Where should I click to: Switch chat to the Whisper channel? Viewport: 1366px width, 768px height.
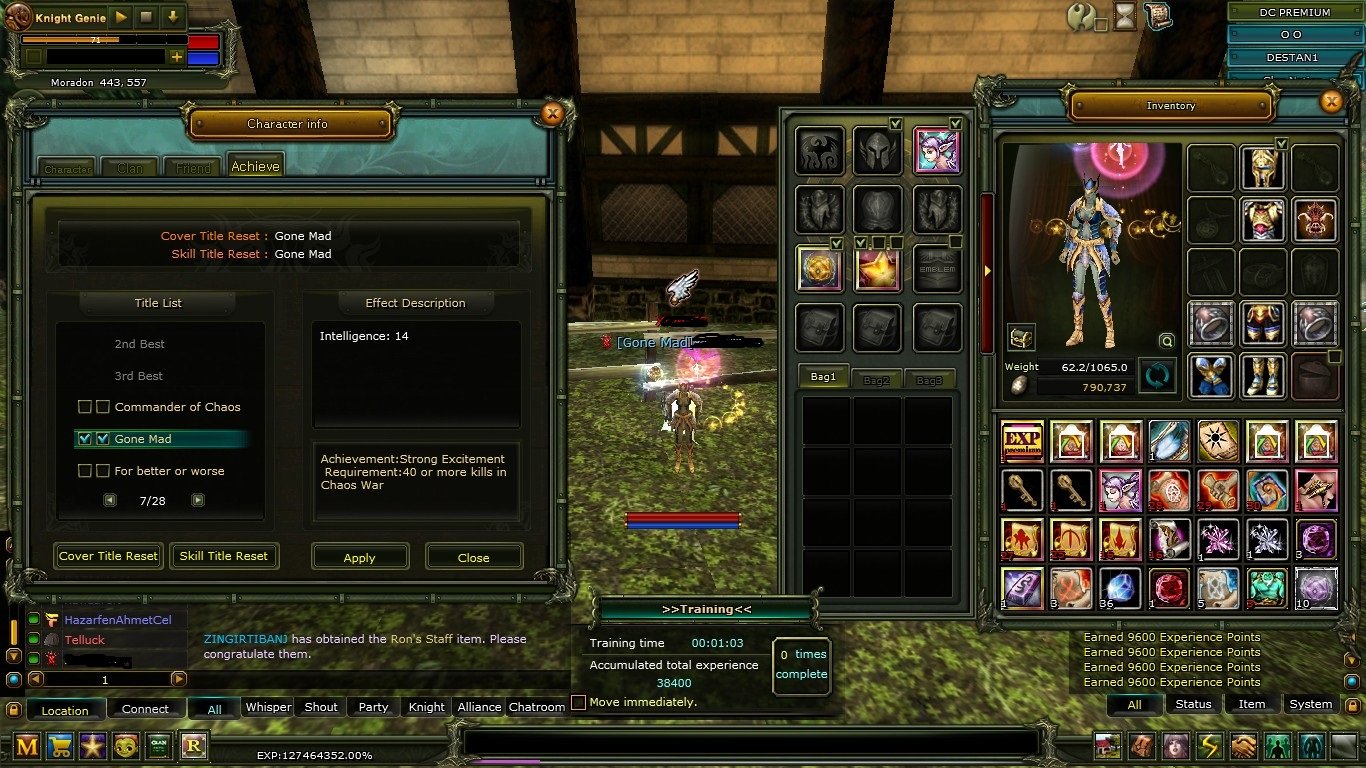(x=269, y=707)
